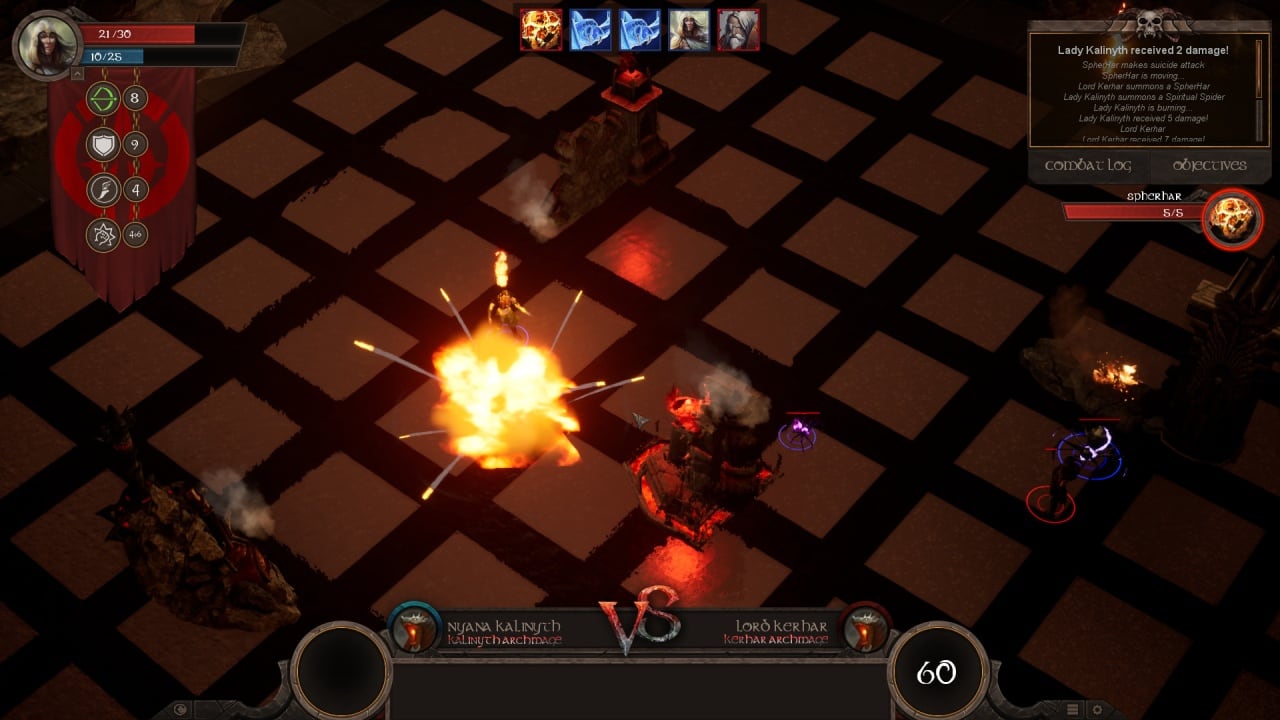Screen dimensions: 1280x720
Task: Click Nyana Kalinyth's archmage emblem
Action: pyautogui.click(x=414, y=629)
